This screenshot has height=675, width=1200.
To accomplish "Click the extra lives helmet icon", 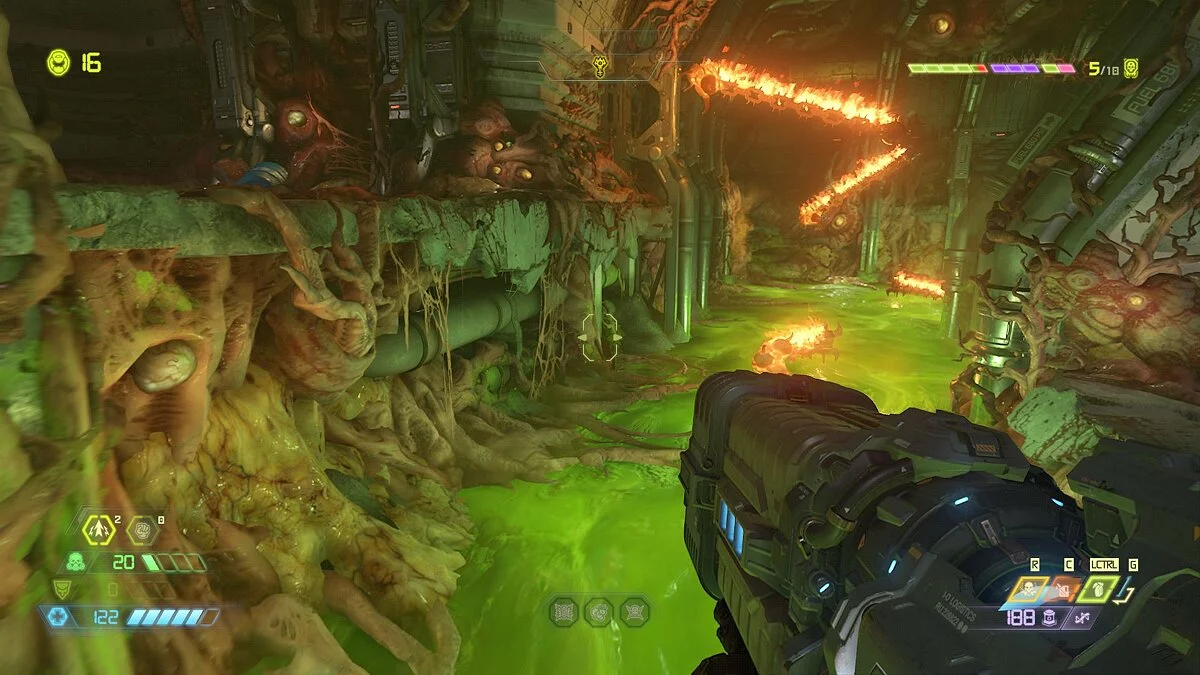I will [58, 62].
